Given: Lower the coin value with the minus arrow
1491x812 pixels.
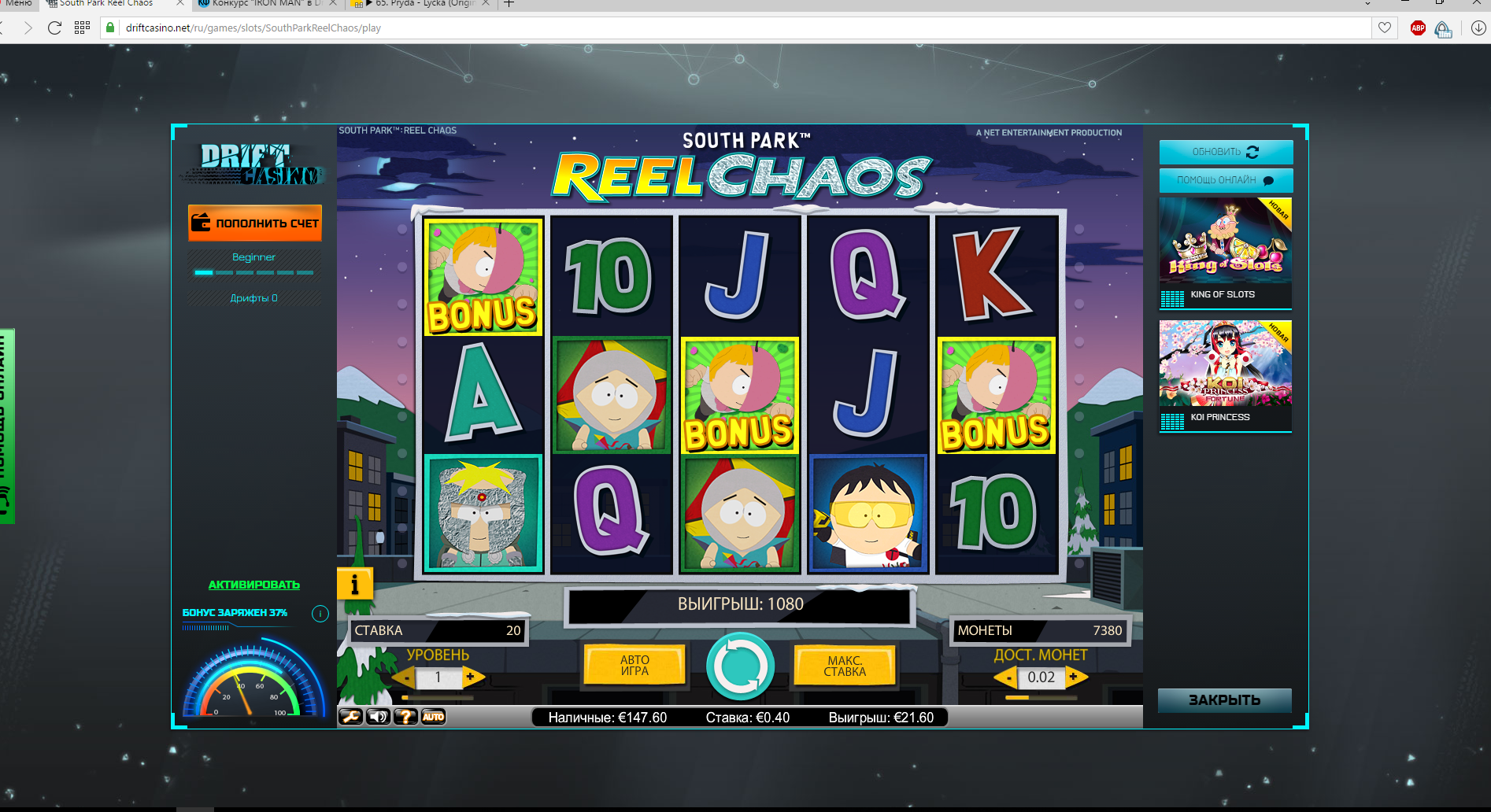Looking at the screenshot, I should 1008,677.
